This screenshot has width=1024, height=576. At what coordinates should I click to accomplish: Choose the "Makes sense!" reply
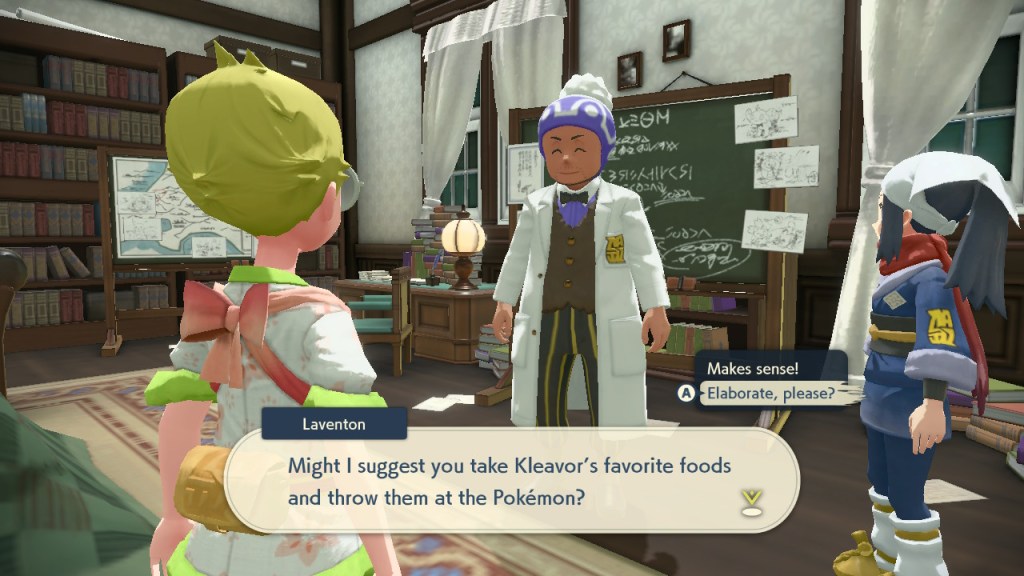click(752, 369)
